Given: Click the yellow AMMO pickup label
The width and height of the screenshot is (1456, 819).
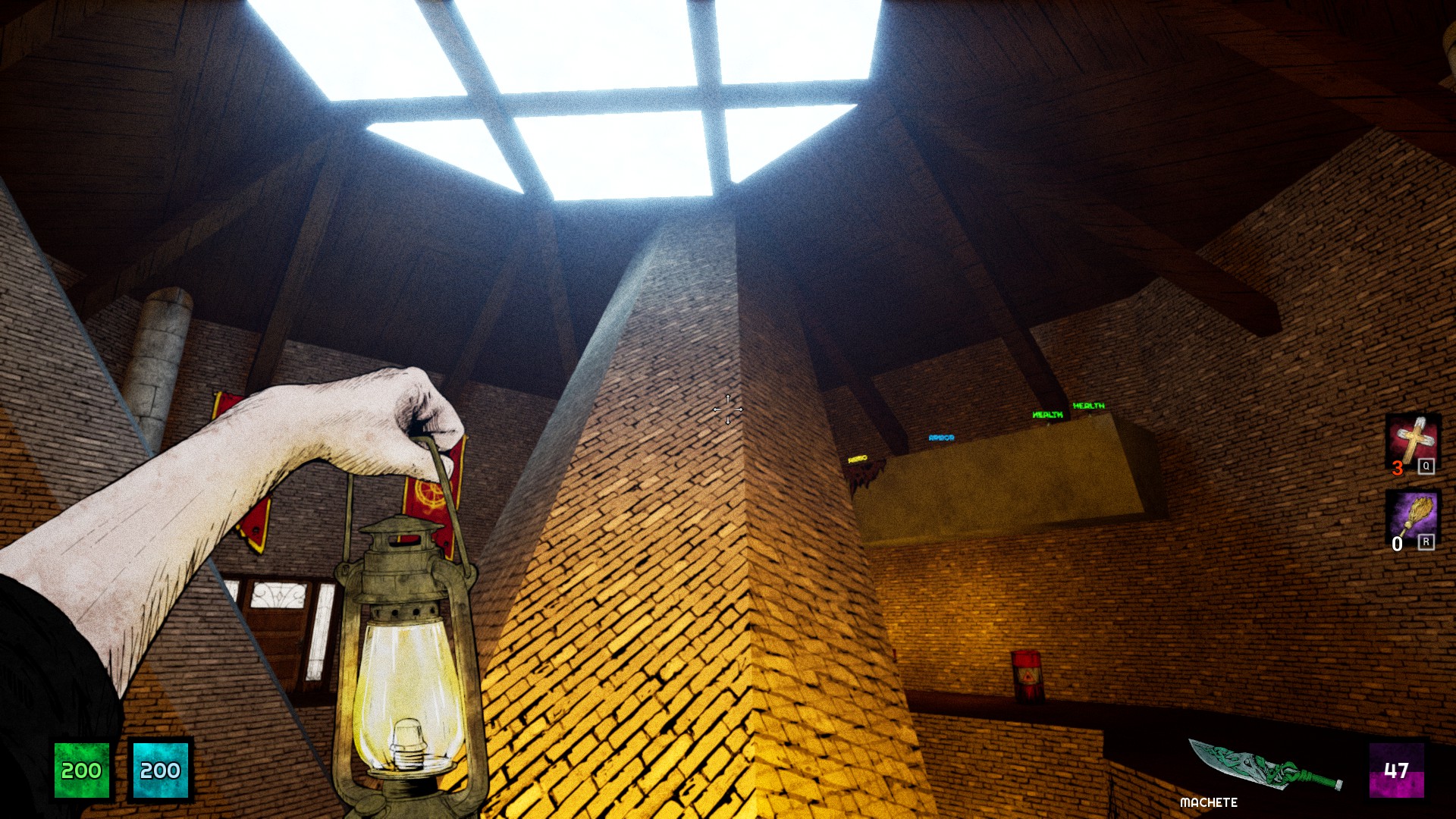Looking at the screenshot, I should (858, 457).
